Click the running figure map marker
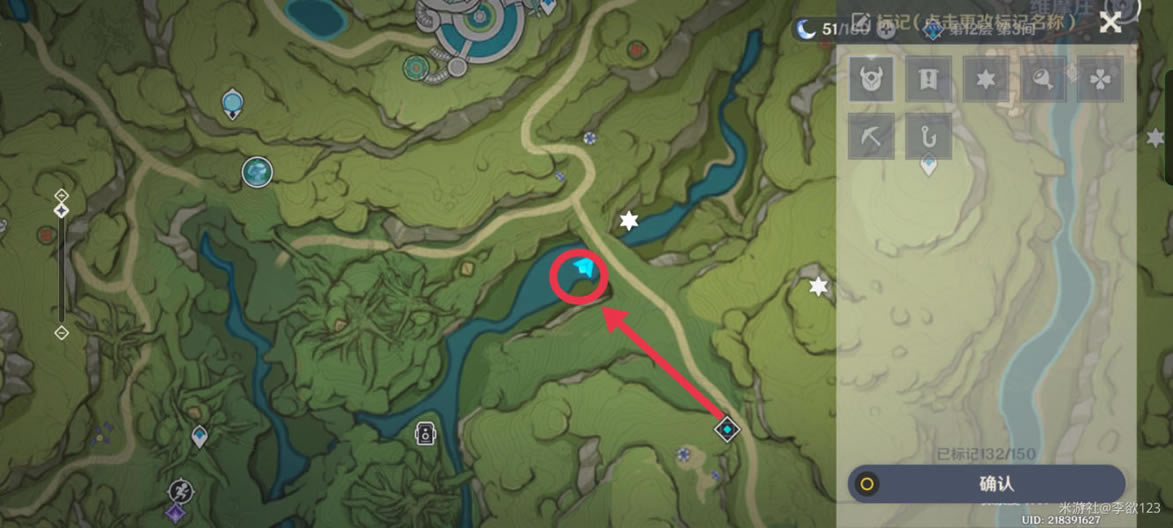This screenshot has width=1173, height=528. (180, 490)
